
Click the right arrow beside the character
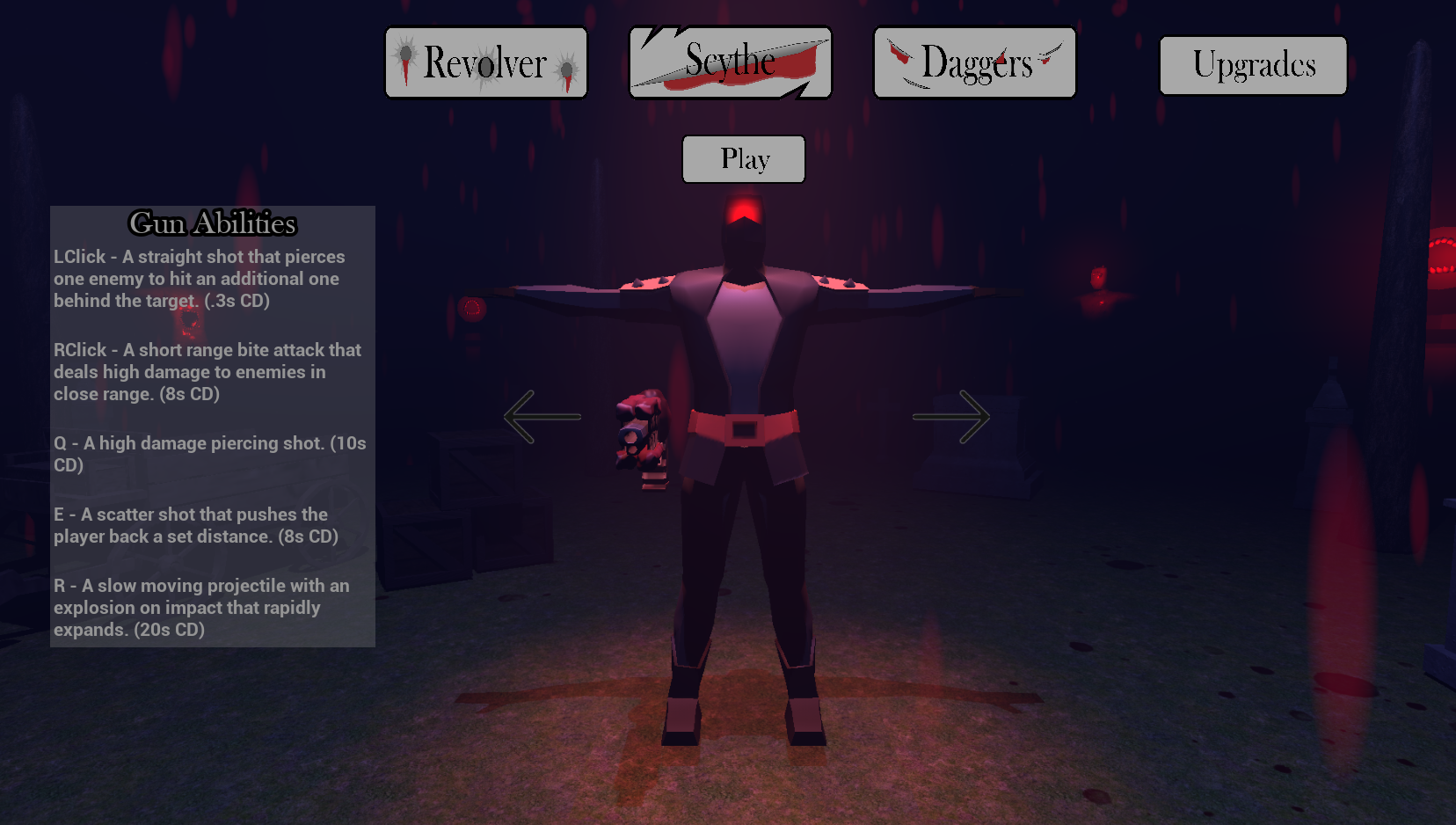(951, 417)
